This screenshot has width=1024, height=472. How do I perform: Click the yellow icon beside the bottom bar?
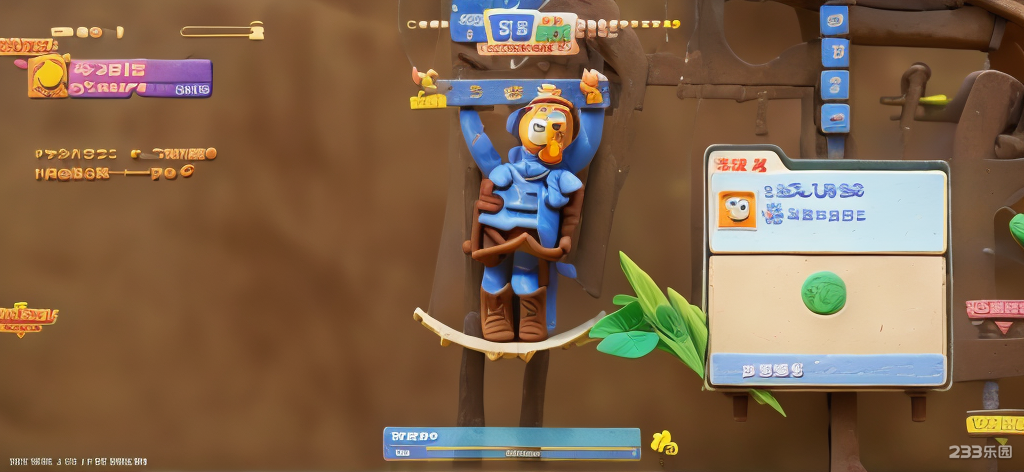click(x=663, y=441)
